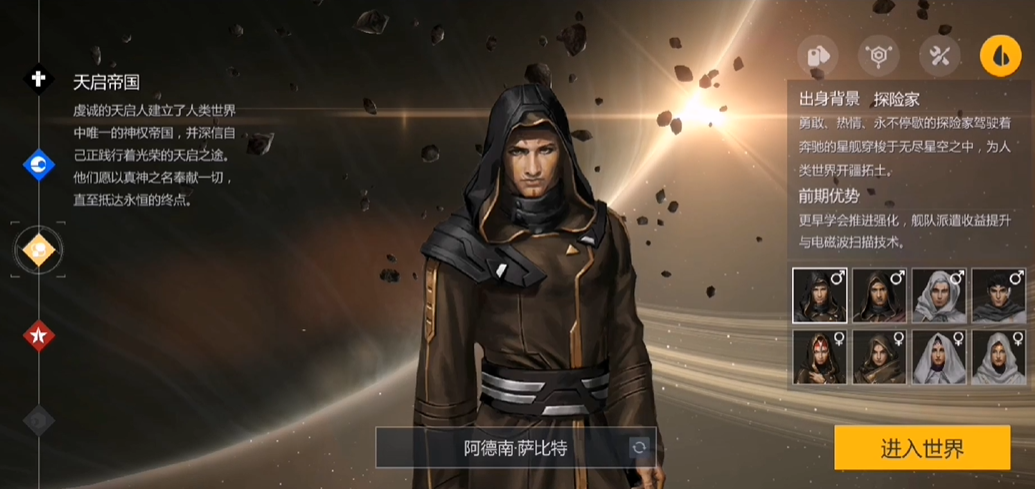Choose the crossed tools background icon
1035x489 pixels.
(x=939, y=56)
